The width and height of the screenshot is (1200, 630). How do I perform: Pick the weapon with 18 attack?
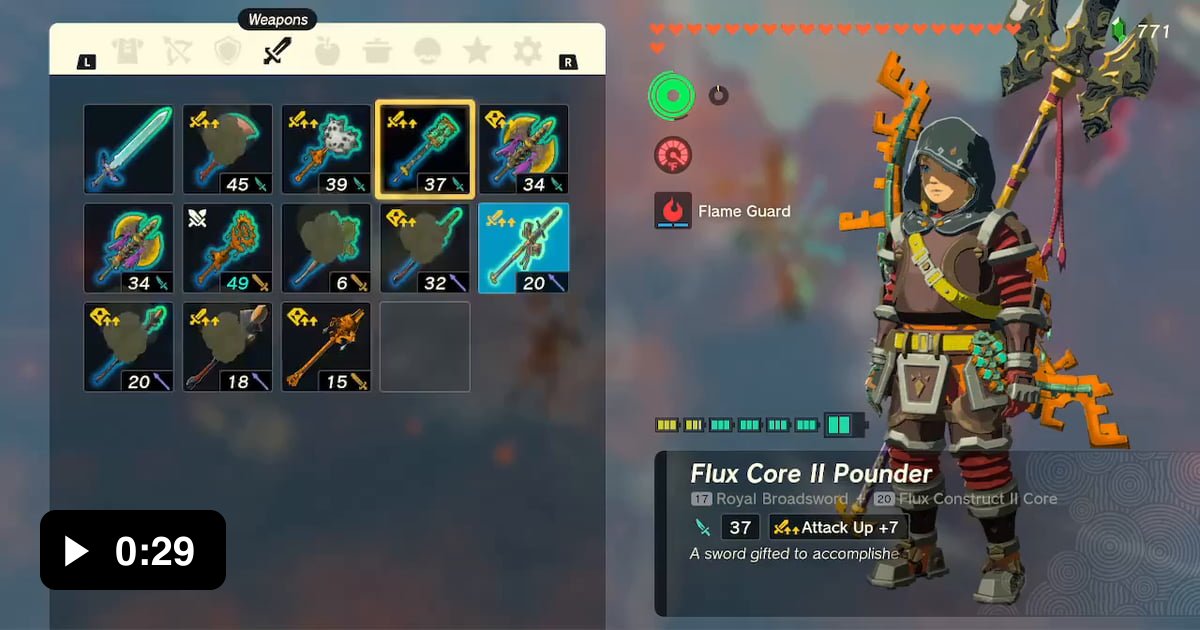coord(227,347)
